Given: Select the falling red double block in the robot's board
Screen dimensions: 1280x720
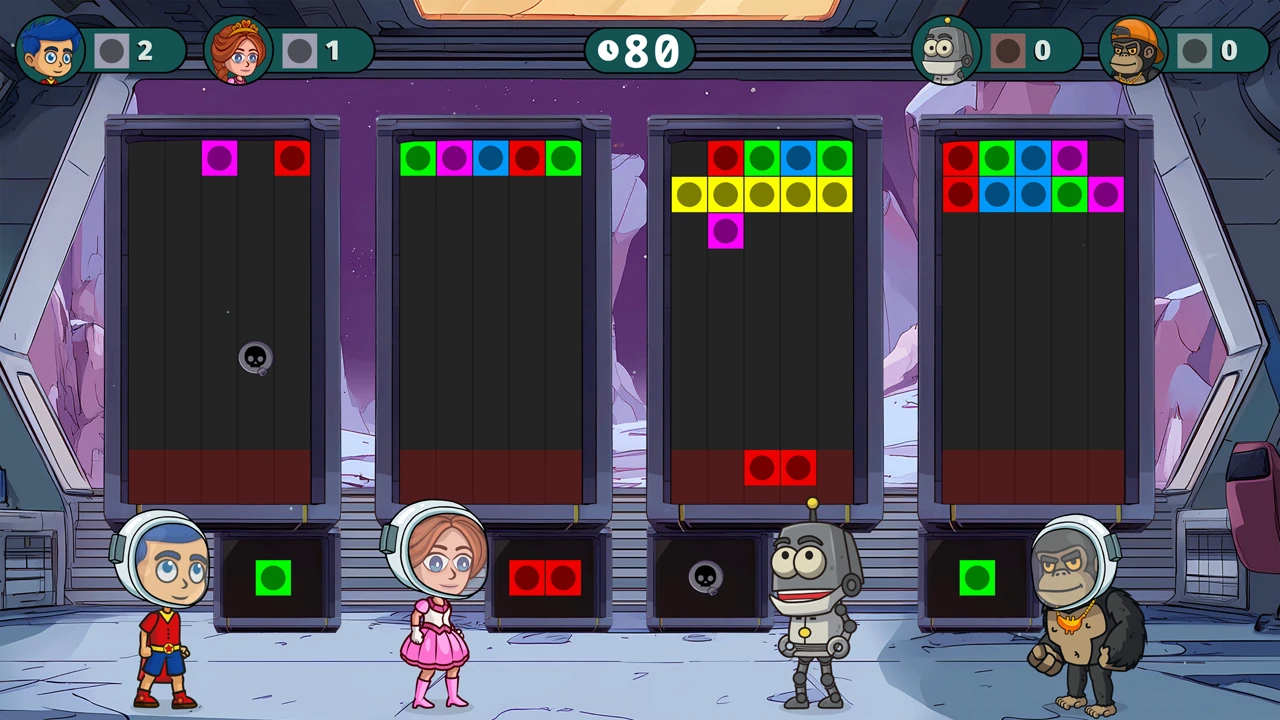Looking at the screenshot, I should click(x=780, y=468).
